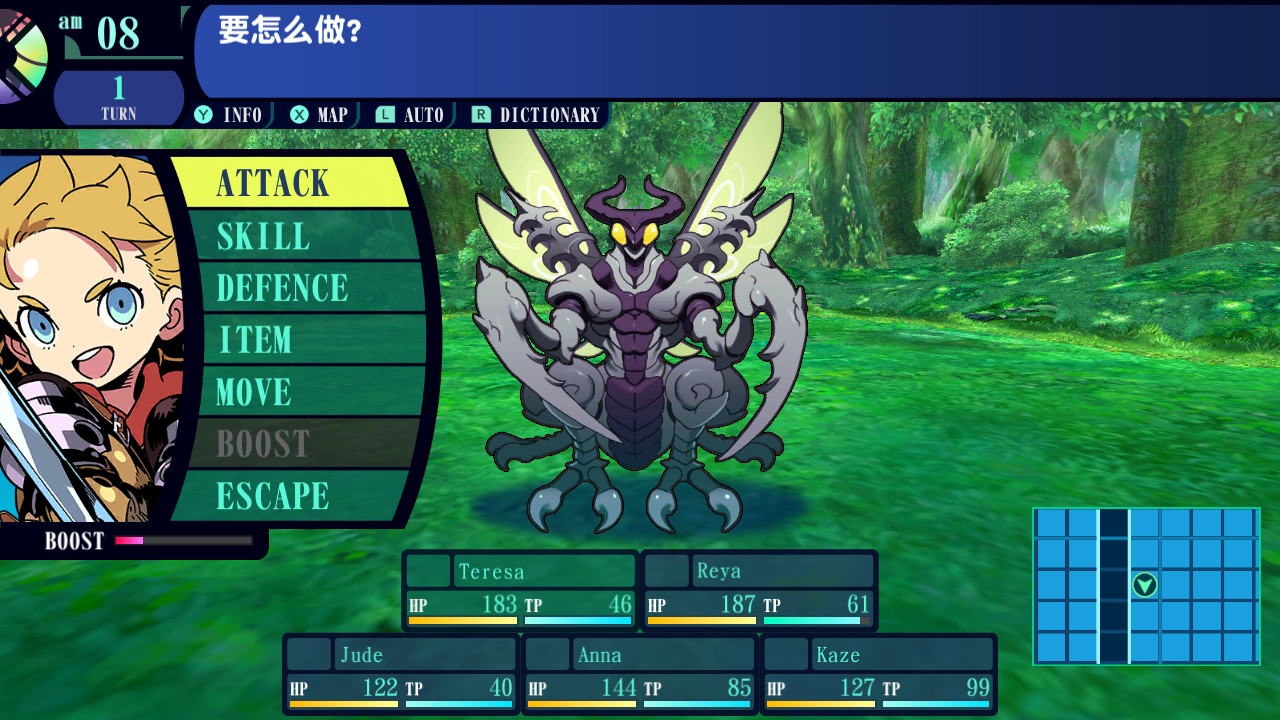1280x720 pixels.
Task: Show enemy INFO from the top bar
Action: click(229, 115)
